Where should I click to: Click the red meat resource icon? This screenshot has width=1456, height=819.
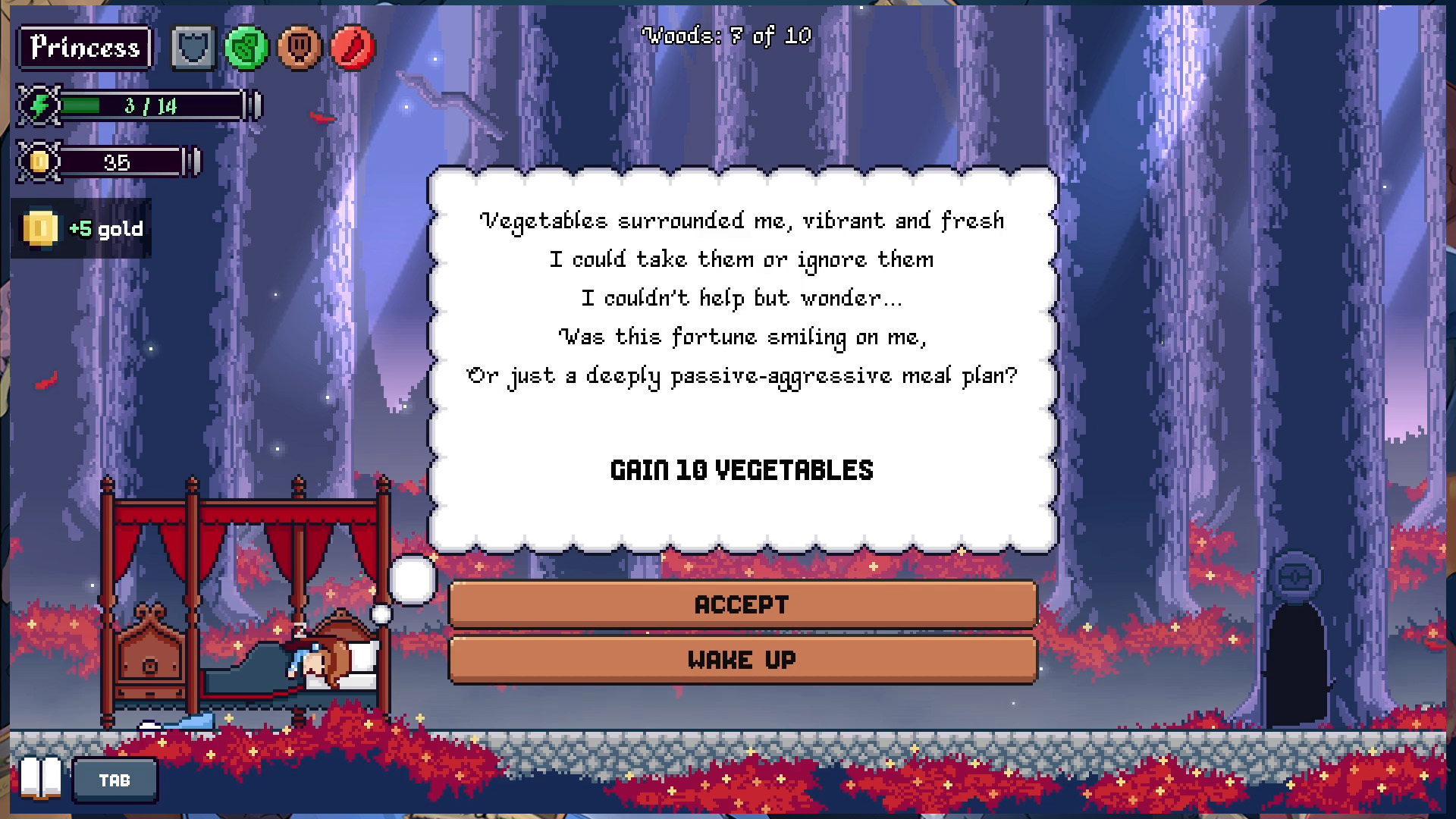pos(351,47)
